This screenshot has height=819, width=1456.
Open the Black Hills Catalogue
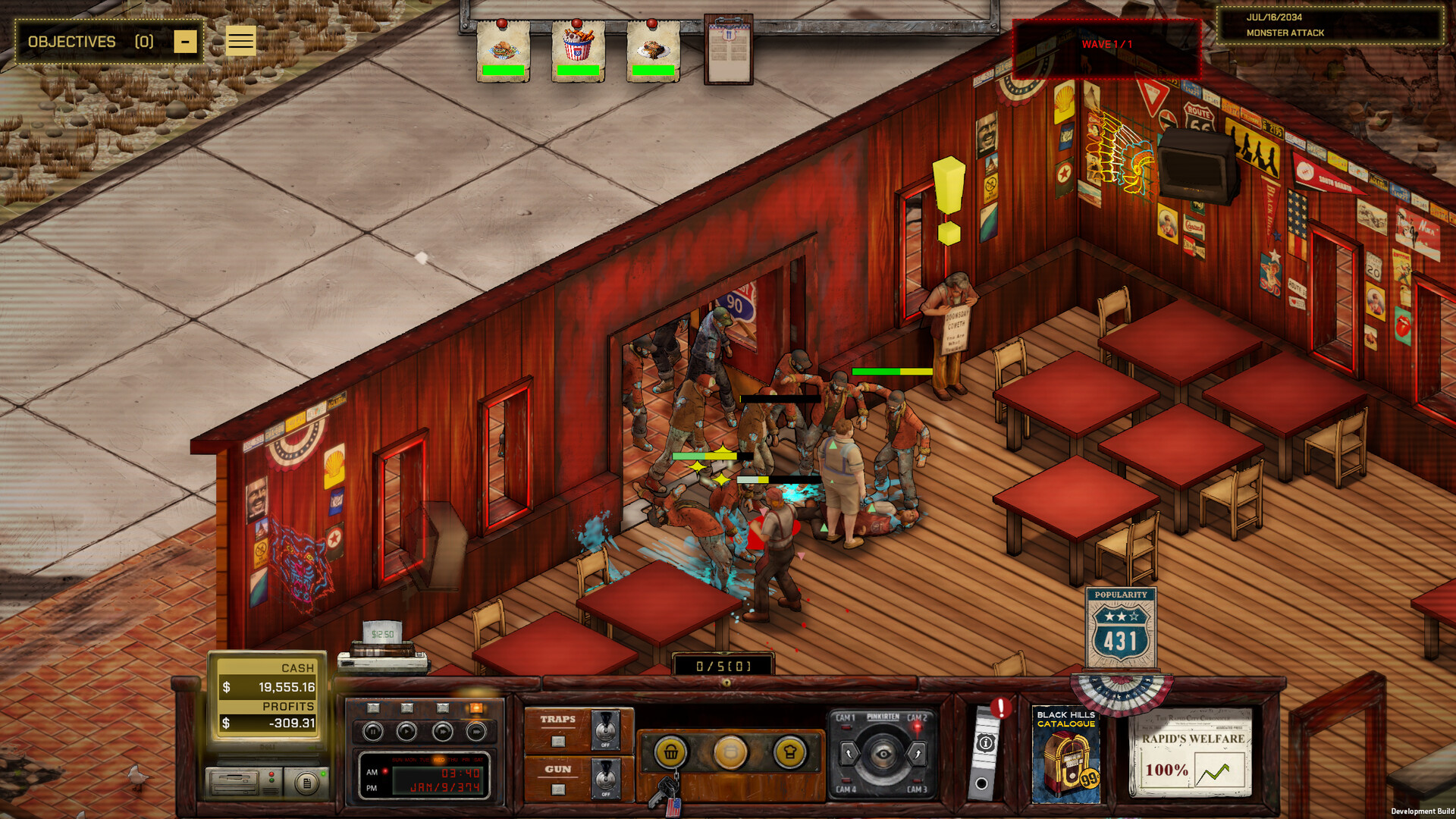click(x=1065, y=756)
